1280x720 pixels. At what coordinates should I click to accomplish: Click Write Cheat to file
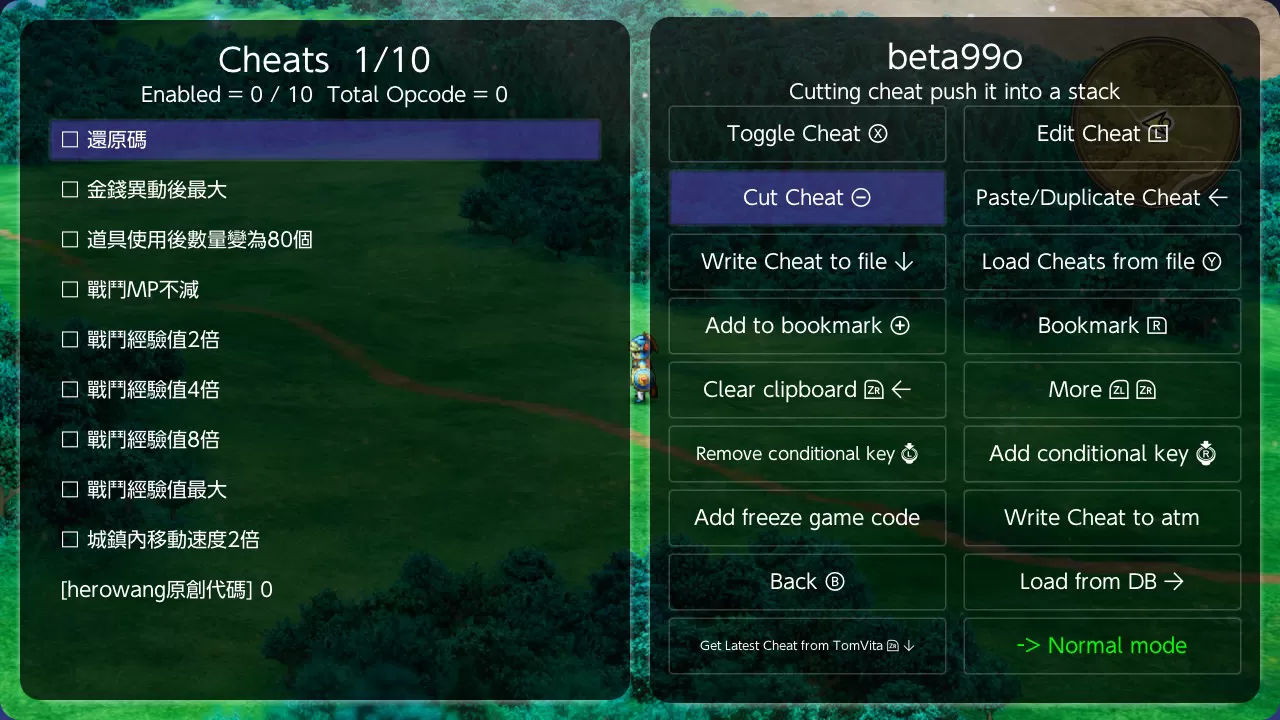click(x=807, y=262)
